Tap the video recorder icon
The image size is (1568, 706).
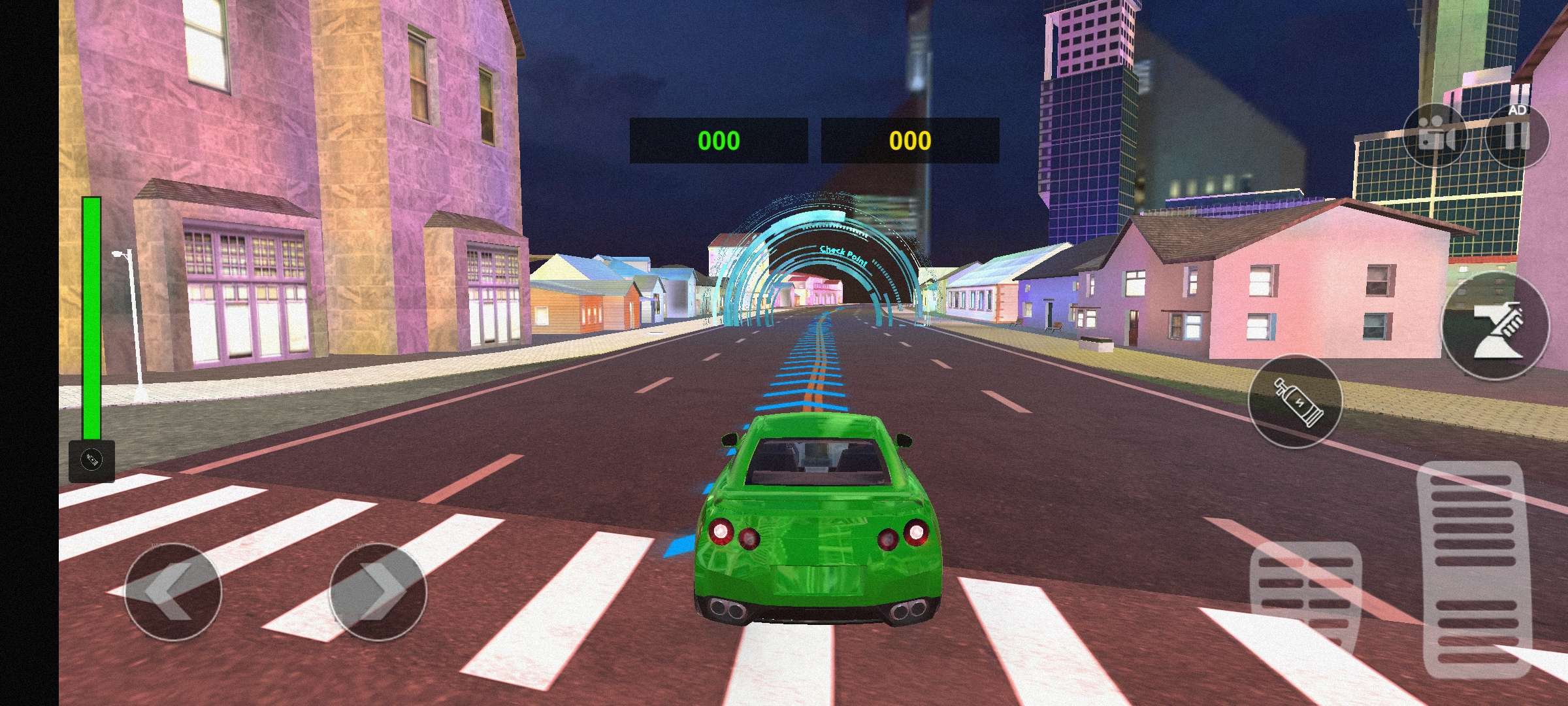coord(1432,135)
